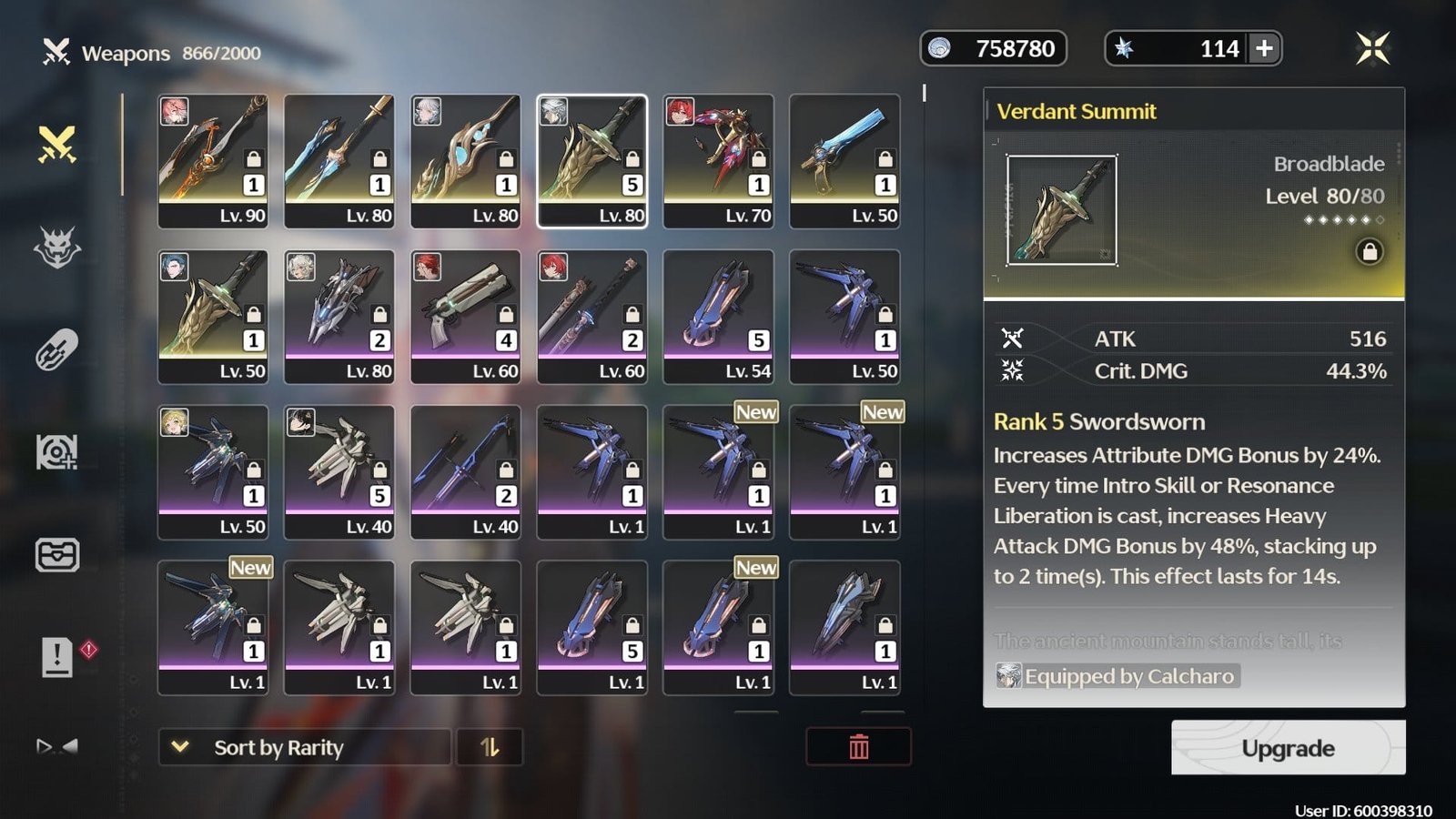Toggle the lock on Verdant Summit
Screen dimensions: 1456x819
coord(1369,251)
